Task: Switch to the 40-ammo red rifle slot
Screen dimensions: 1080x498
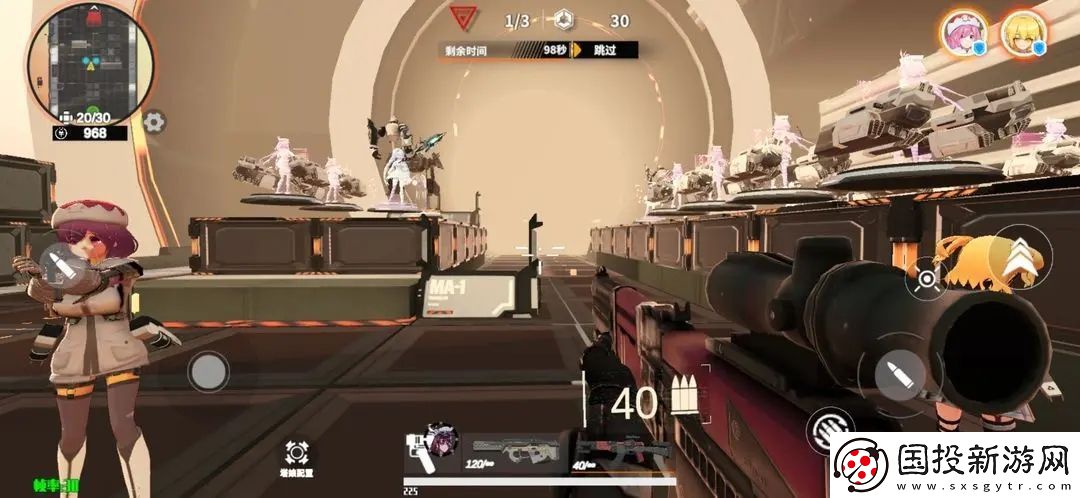Action: (x=609, y=452)
